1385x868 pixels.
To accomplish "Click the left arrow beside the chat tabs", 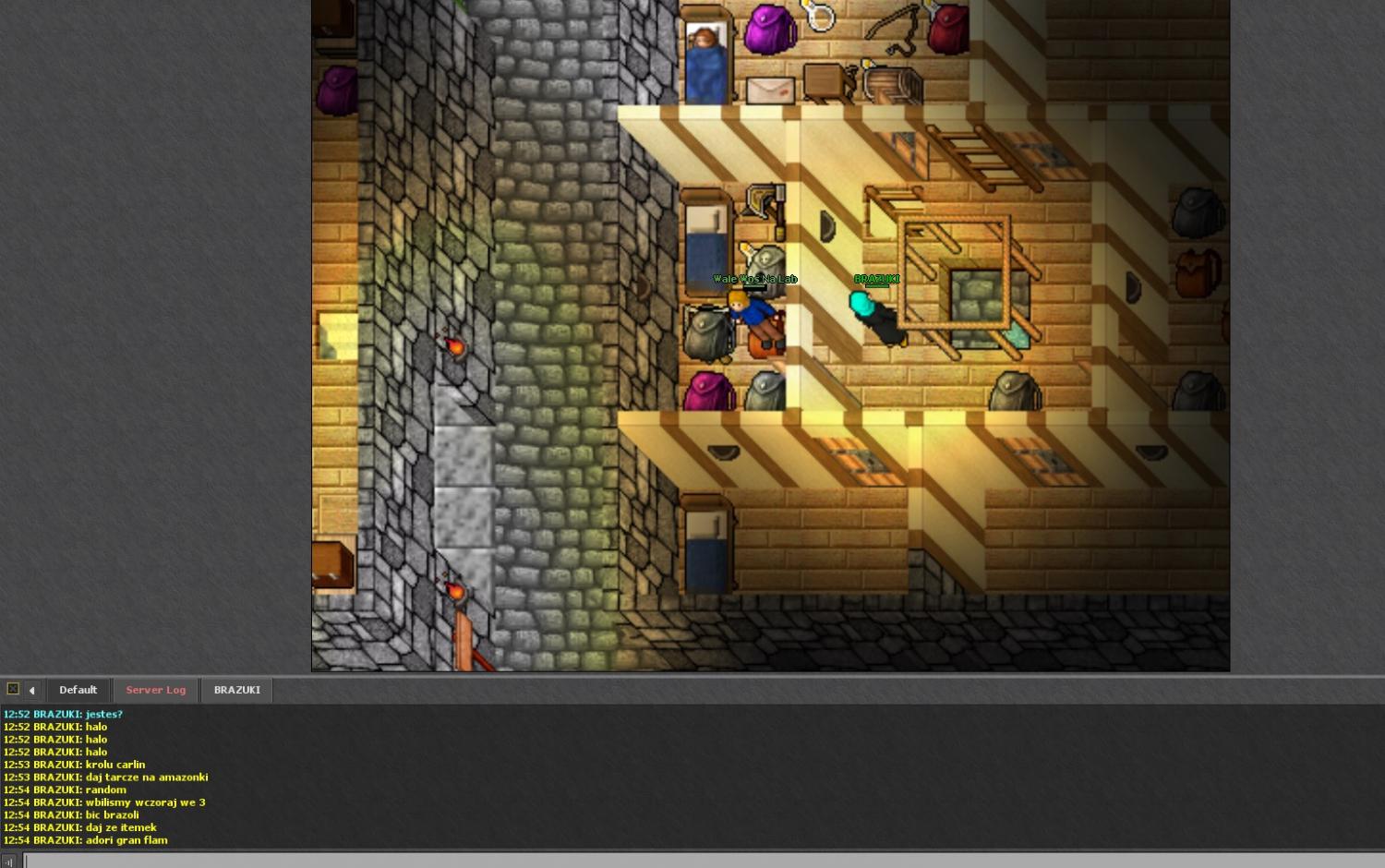I will (31, 690).
